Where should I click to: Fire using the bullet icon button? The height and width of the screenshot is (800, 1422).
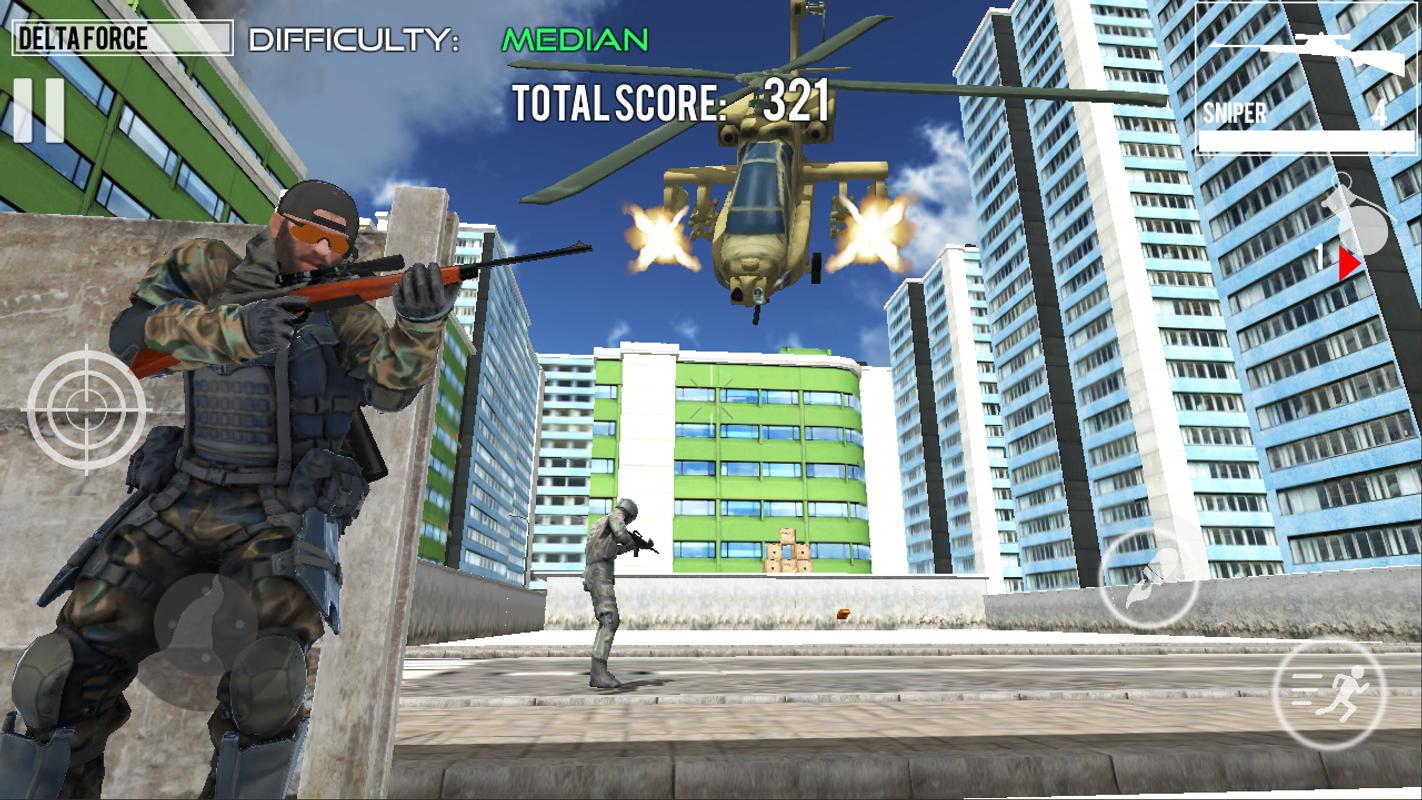coord(1150,579)
